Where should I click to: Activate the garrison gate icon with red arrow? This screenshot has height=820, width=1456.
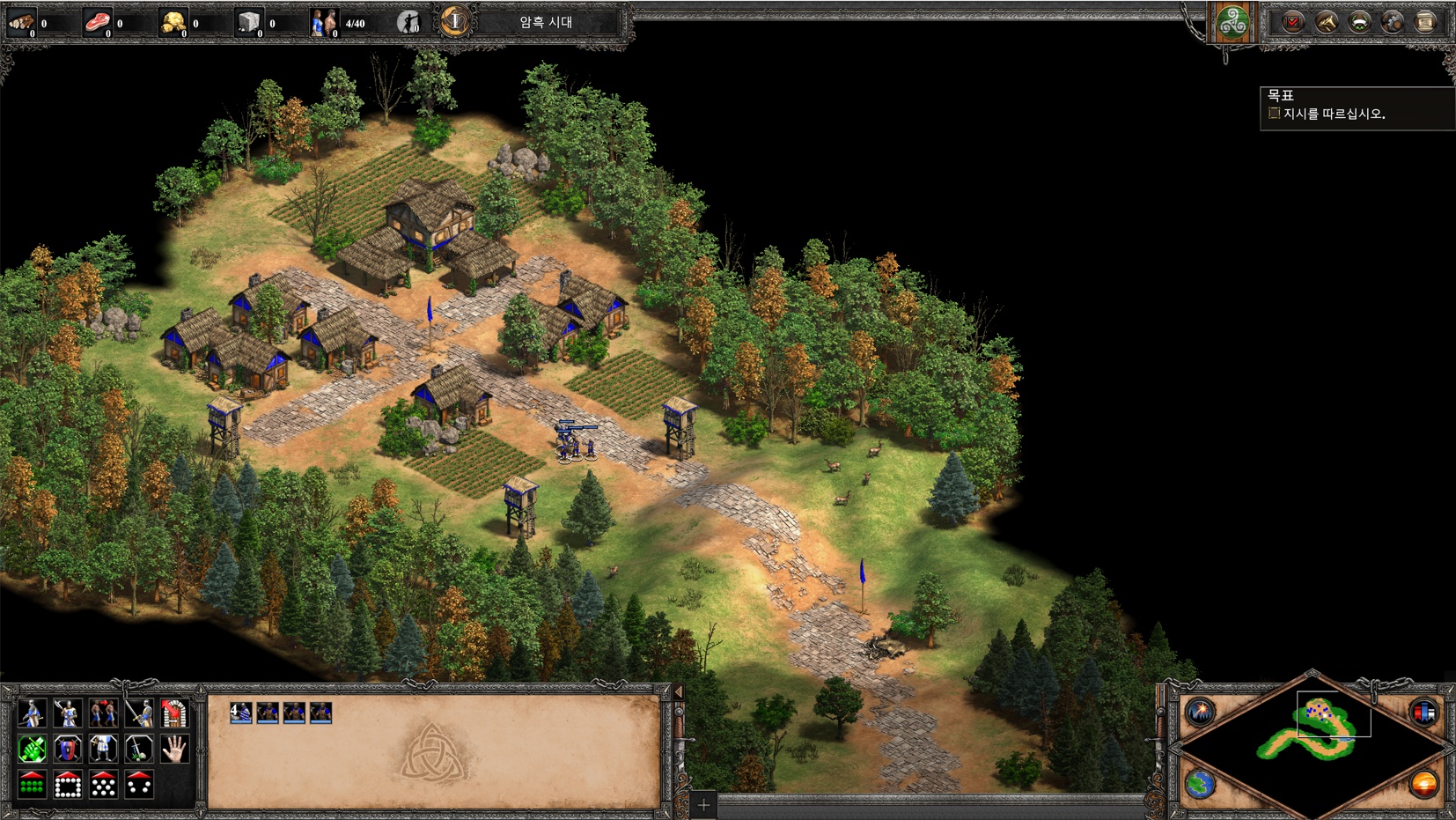(x=174, y=713)
